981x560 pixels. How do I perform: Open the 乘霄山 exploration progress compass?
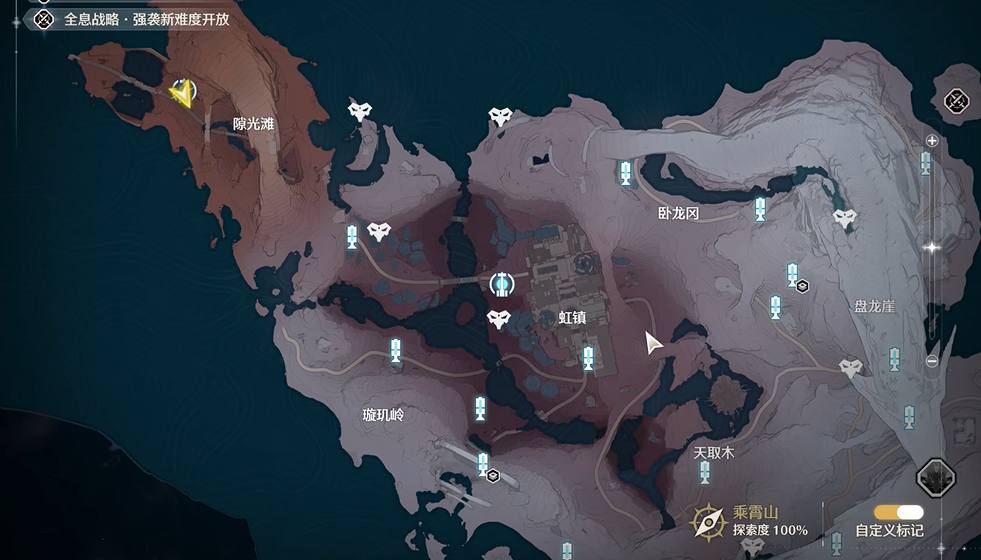point(708,521)
